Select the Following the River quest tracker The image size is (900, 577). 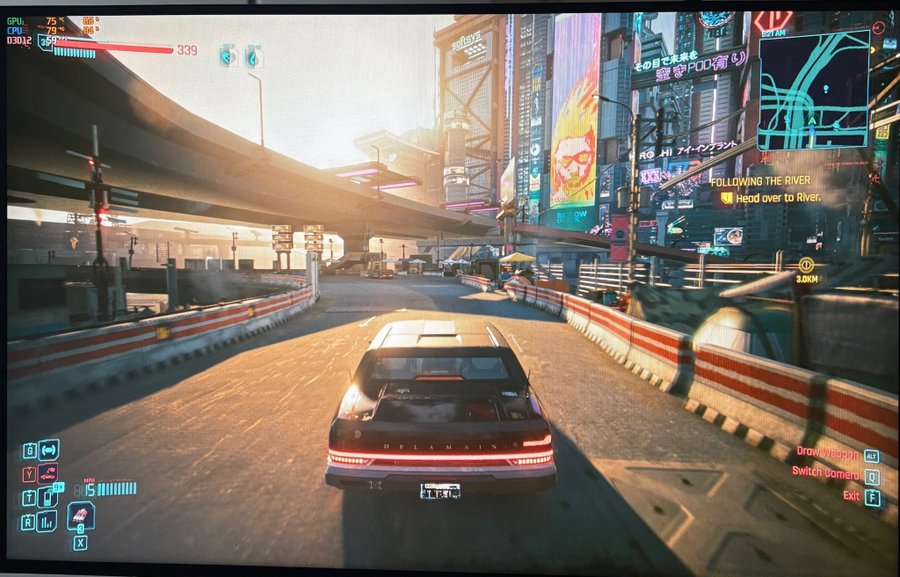click(x=760, y=181)
